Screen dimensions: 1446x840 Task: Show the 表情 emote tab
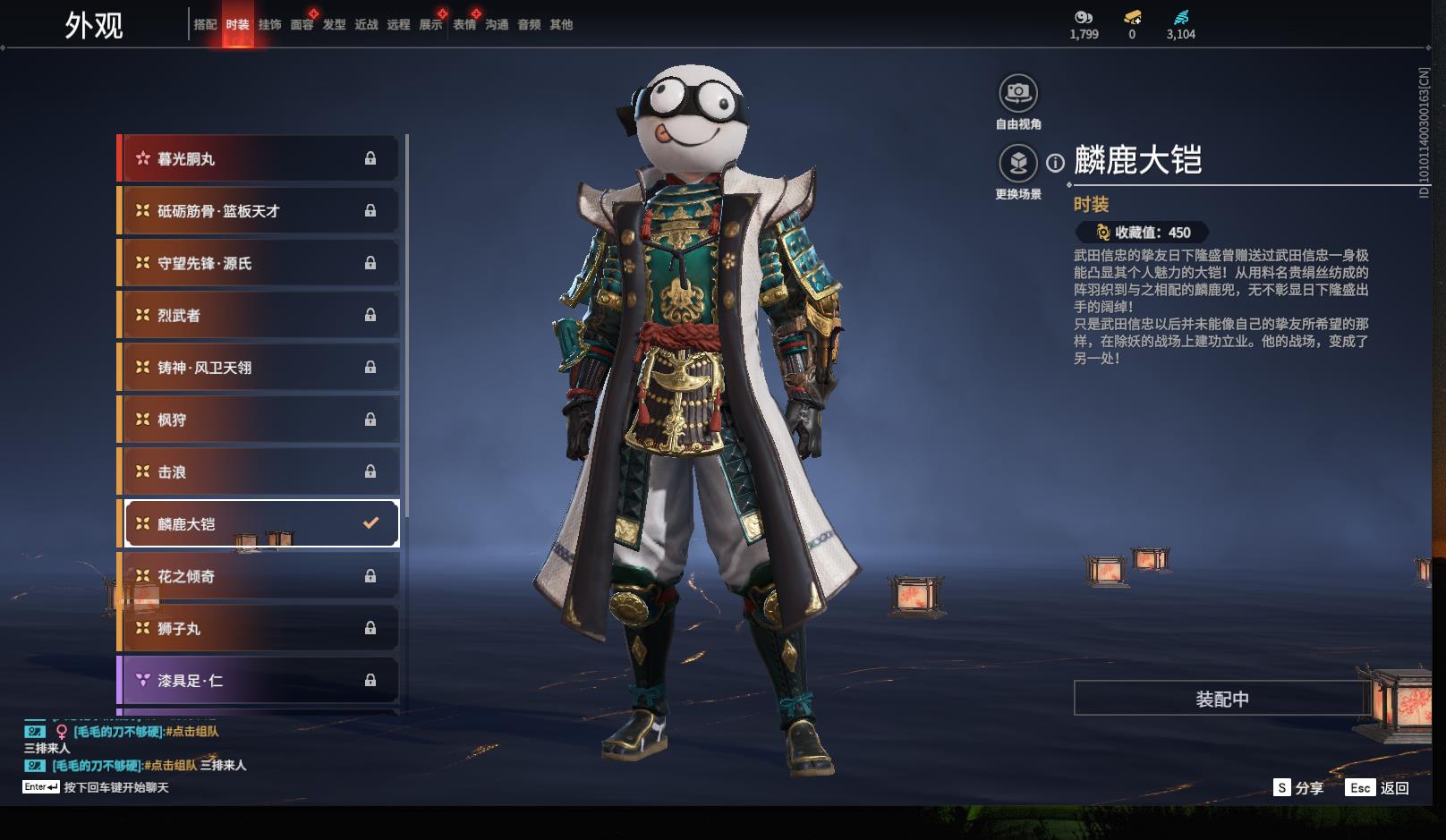coord(464,25)
